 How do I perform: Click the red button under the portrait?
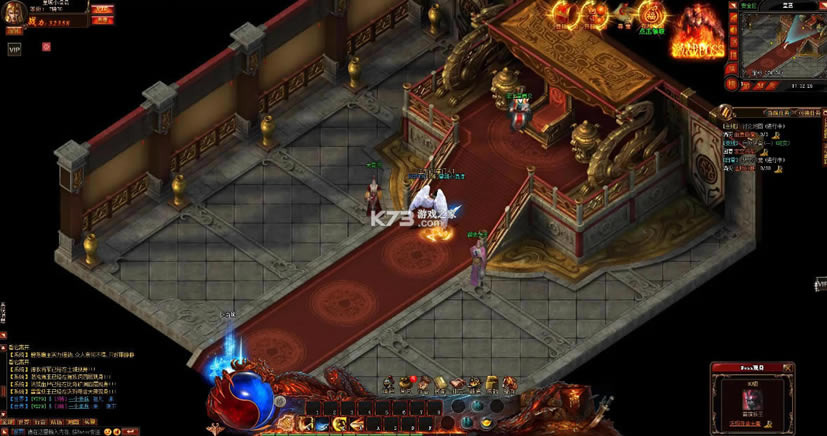tap(14, 30)
